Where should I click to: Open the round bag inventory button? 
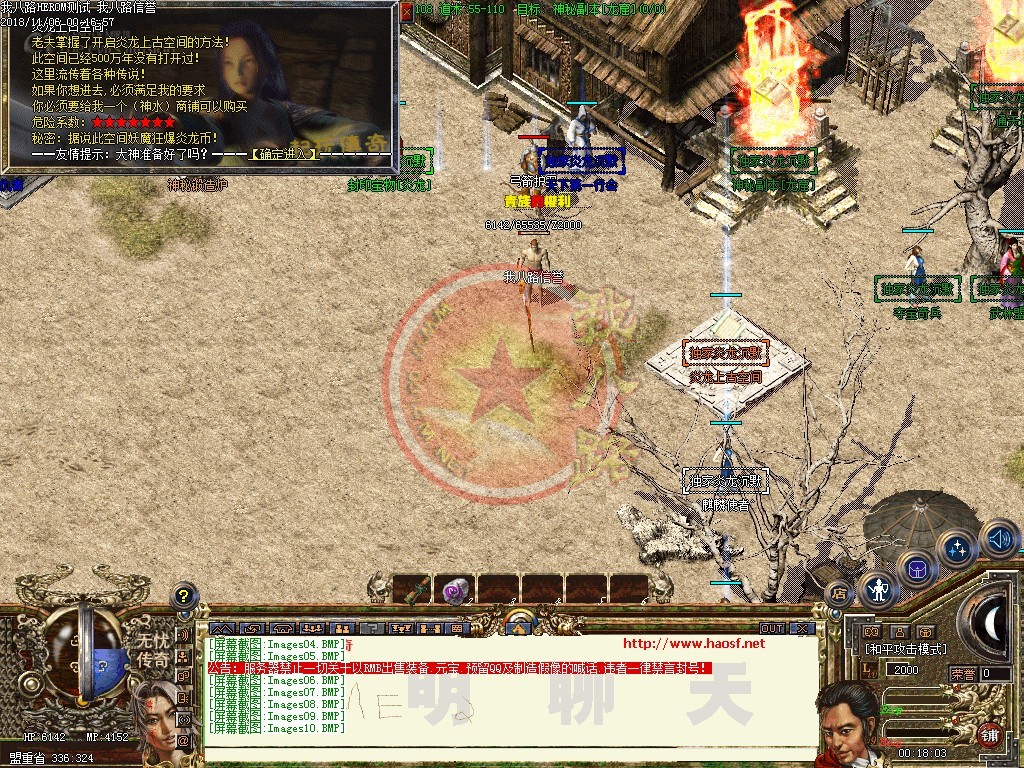(916, 570)
